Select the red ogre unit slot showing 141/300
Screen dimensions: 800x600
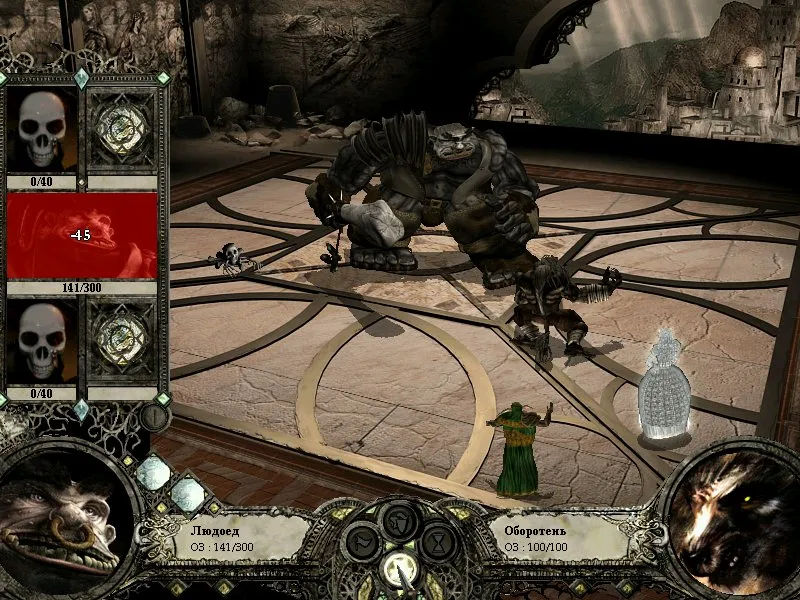tap(82, 236)
